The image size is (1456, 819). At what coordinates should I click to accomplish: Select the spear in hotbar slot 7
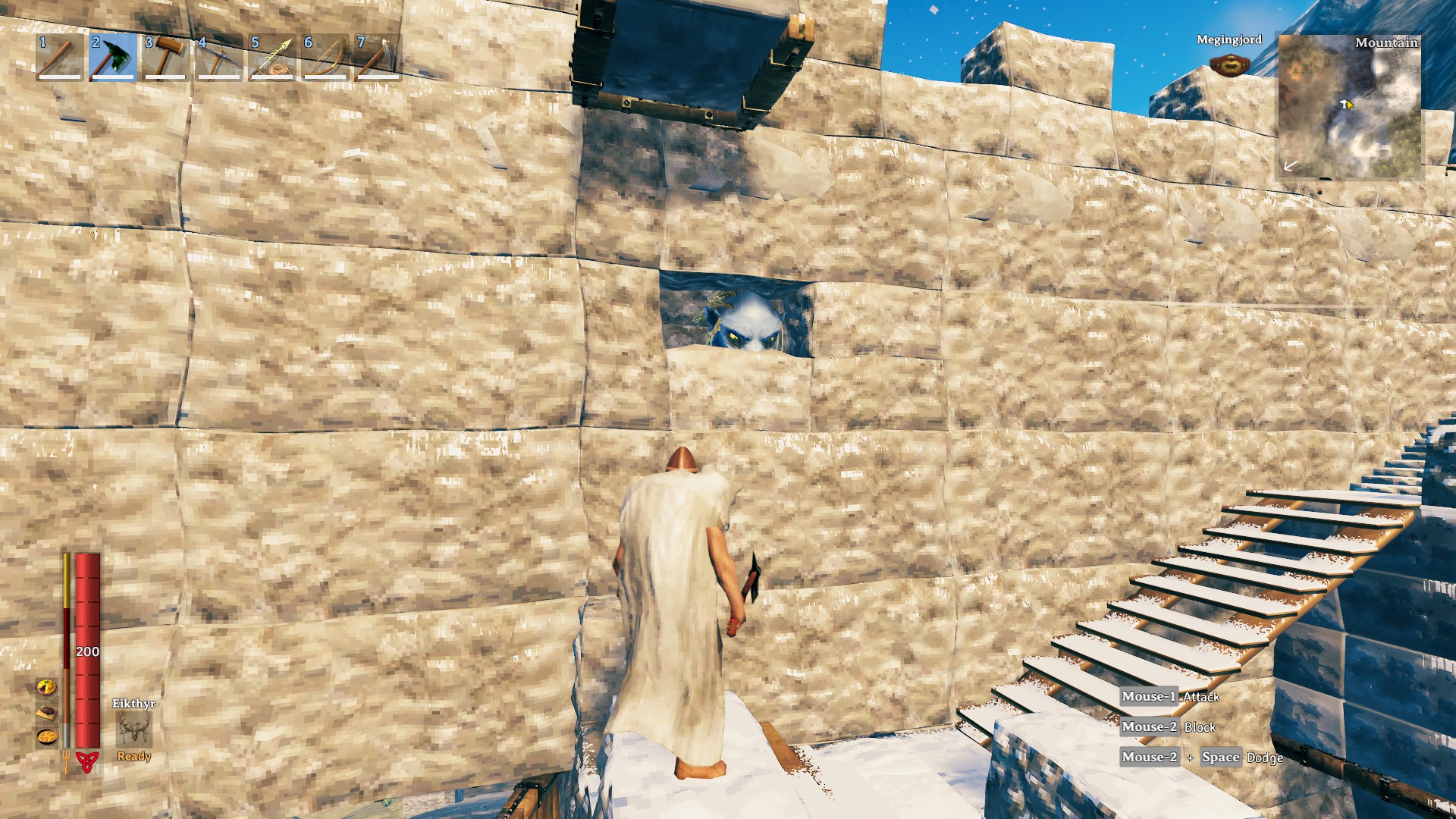(375, 57)
